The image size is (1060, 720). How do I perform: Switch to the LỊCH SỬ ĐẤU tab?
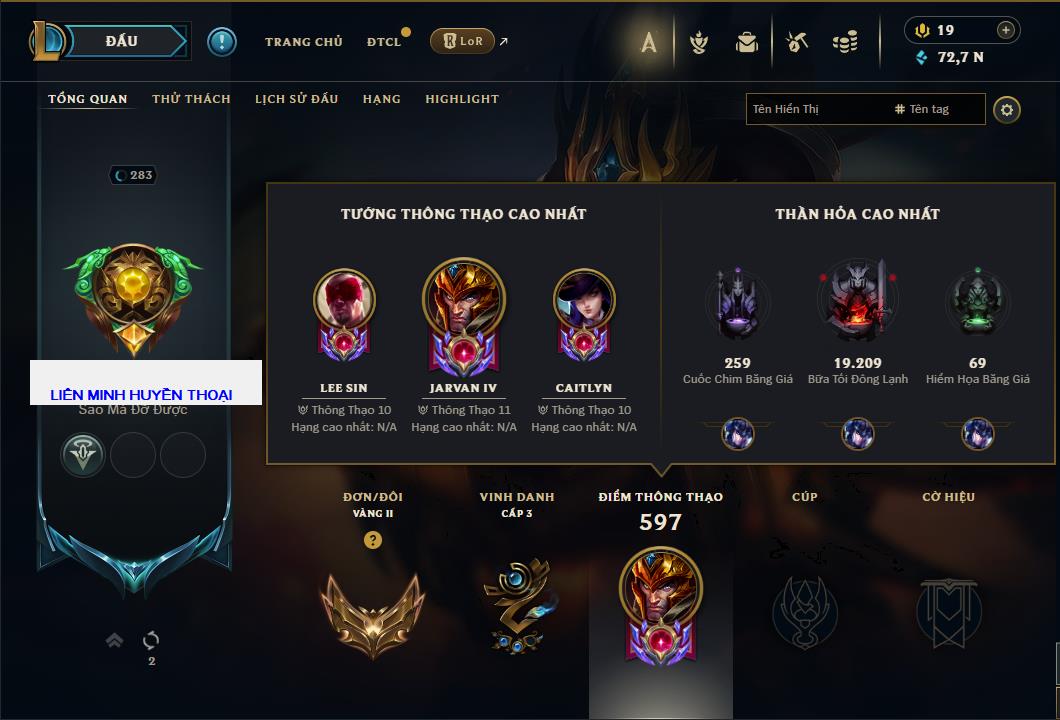[296, 99]
